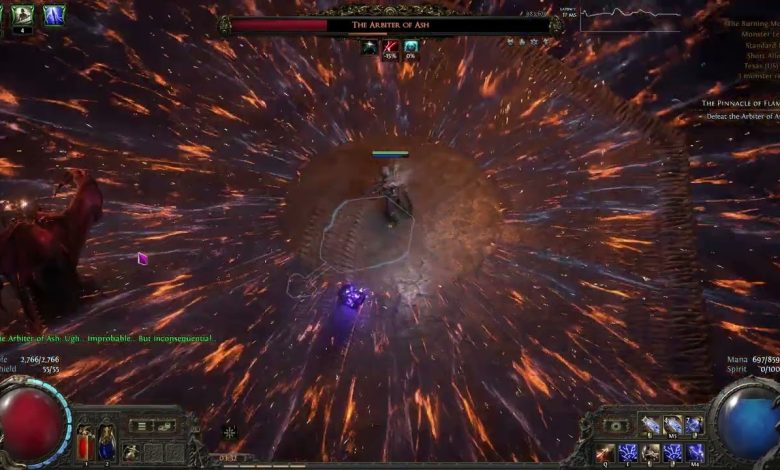
Task: Open the Pinnacle of Flame quest tracker
Action: click(738, 103)
